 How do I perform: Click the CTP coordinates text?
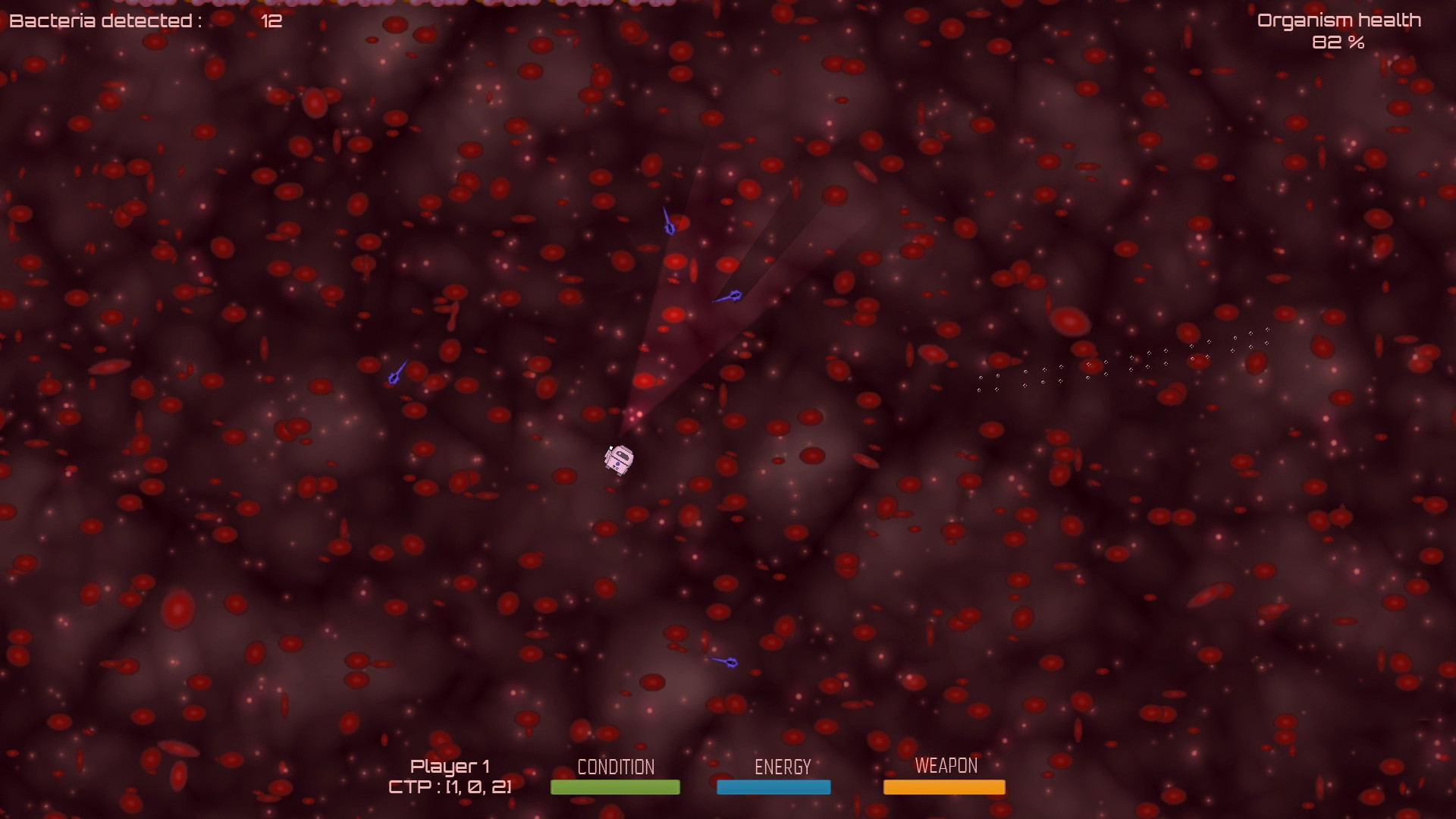coord(450,787)
